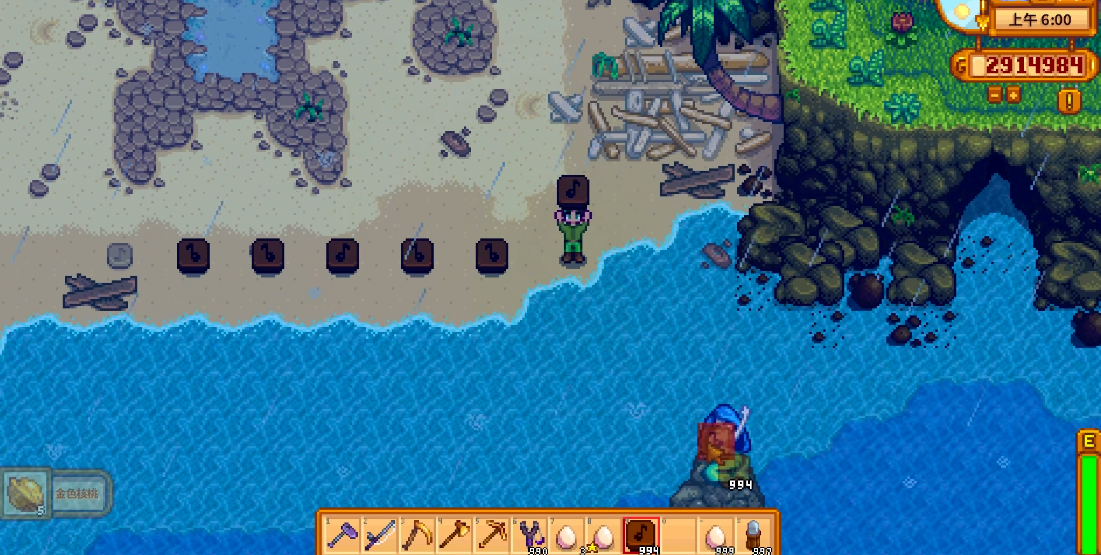Click the zoom in plus button
The height and width of the screenshot is (555, 1101).
coord(1013,94)
